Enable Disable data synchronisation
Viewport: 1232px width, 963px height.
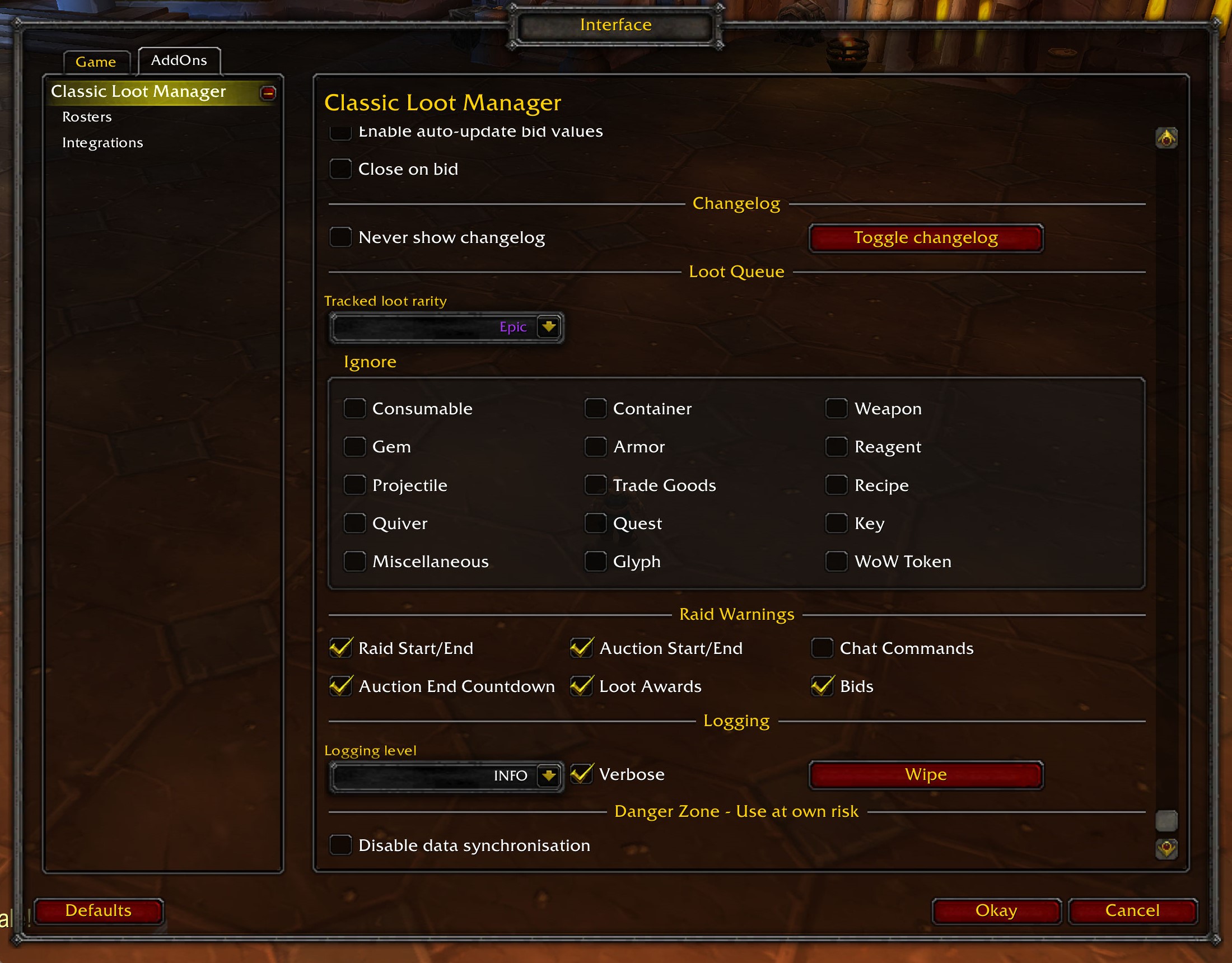click(340, 844)
